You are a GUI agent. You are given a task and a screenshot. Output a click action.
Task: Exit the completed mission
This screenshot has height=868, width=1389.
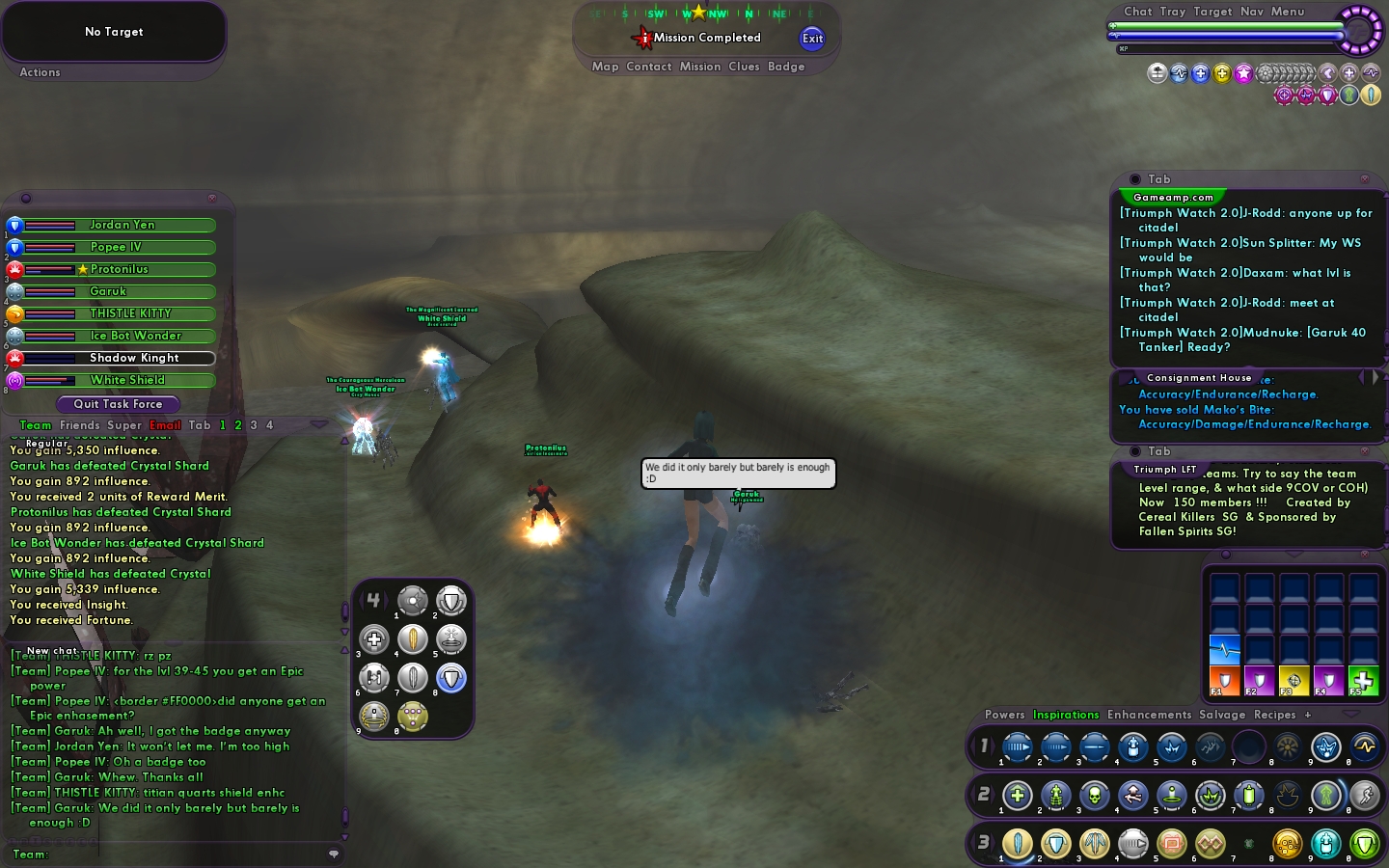812,39
